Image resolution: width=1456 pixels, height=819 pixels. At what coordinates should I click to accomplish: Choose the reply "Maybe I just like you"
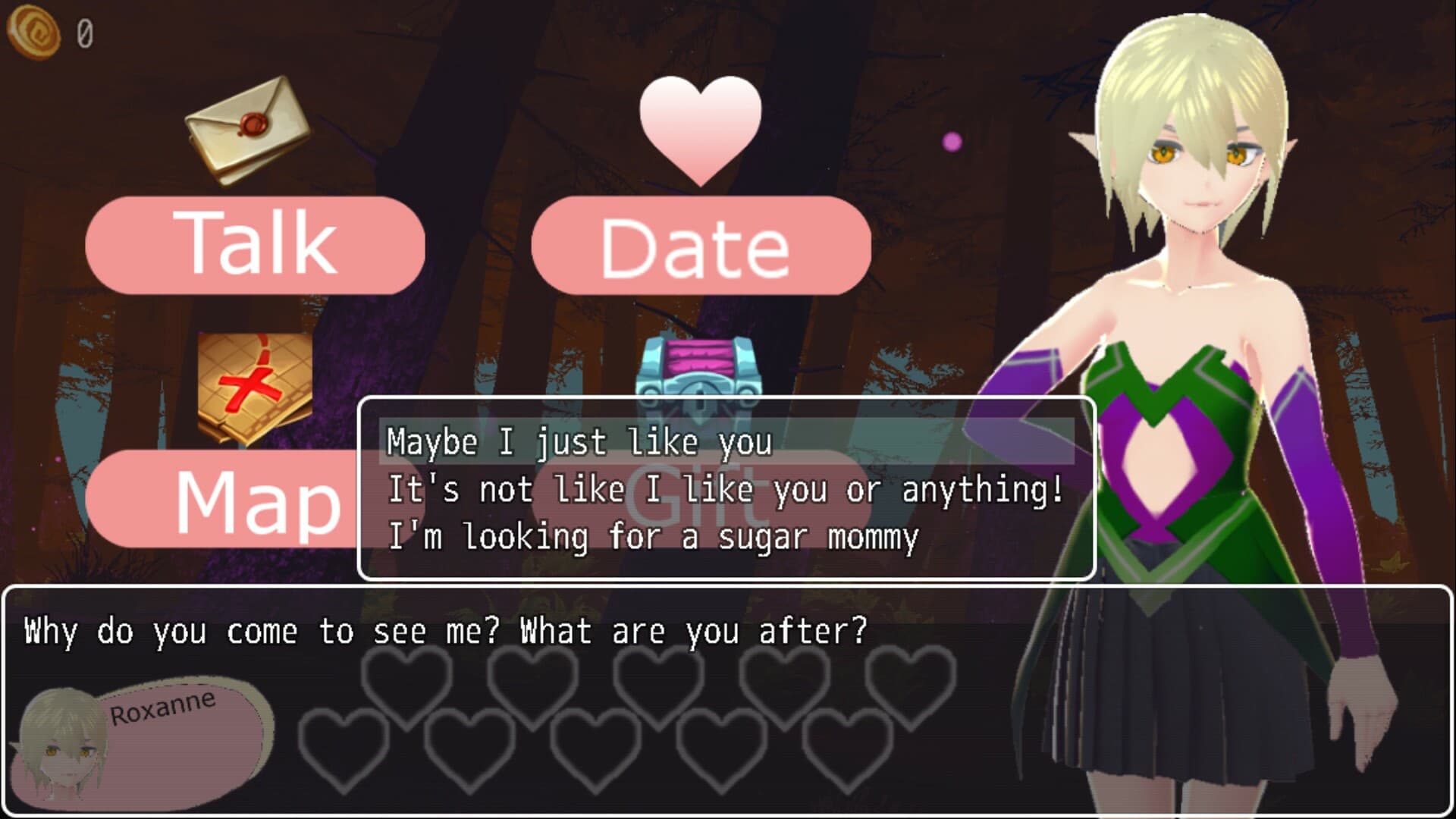[579, 442]
